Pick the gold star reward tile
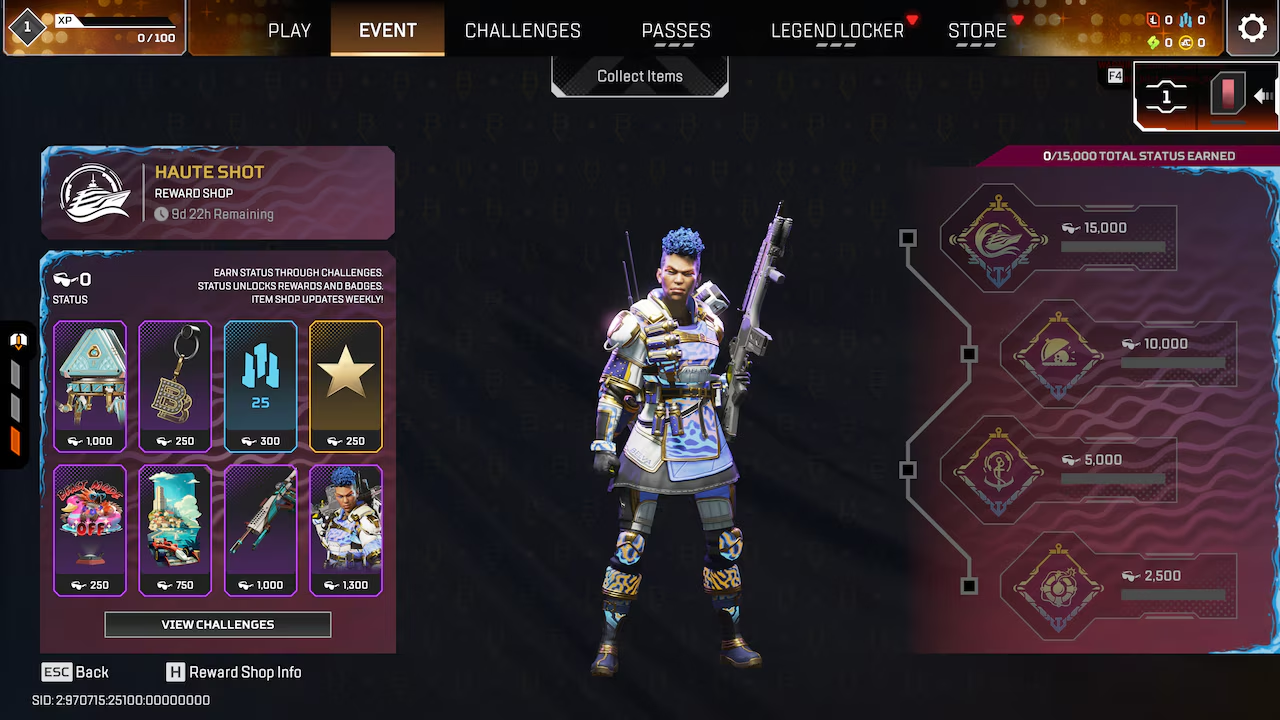The image size is (1280, 720). (x=346, y=386)
